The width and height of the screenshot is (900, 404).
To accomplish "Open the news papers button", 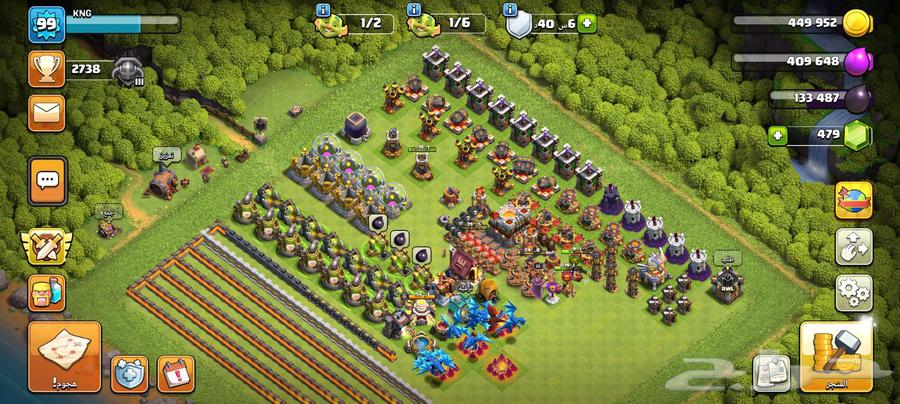I will click(x=770, y=371).
